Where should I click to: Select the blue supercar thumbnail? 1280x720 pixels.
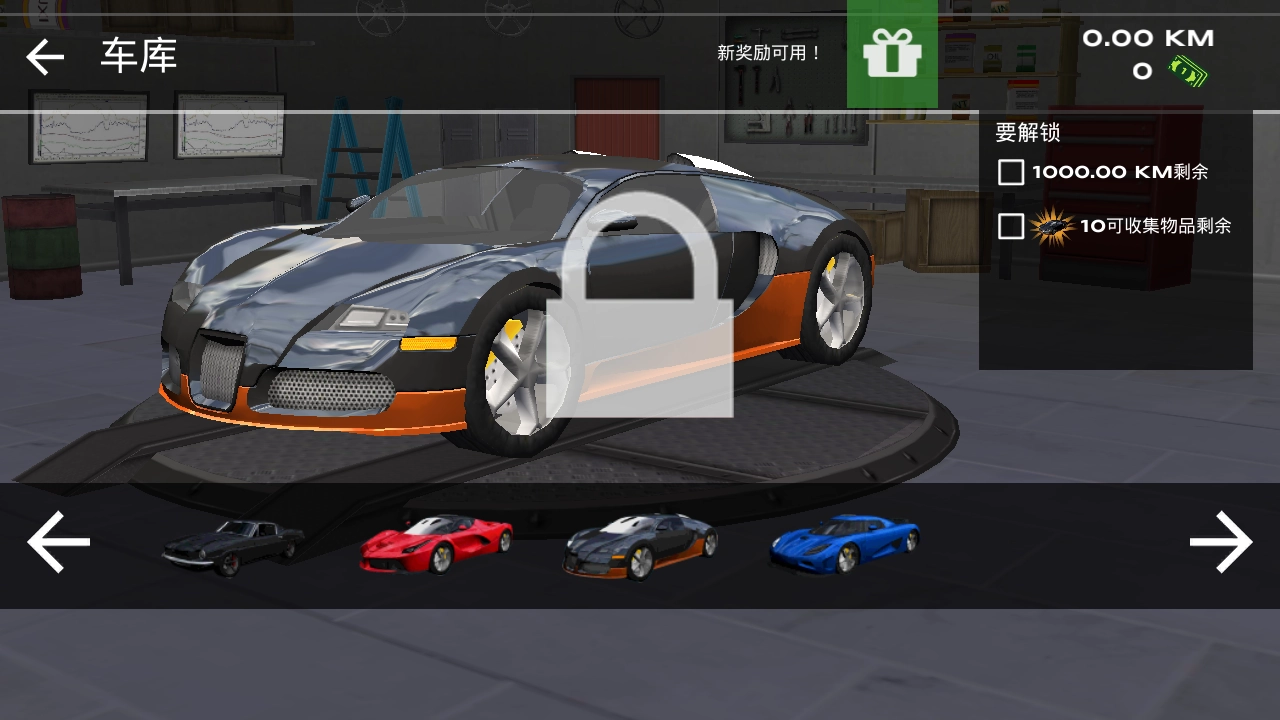(845, 544)
